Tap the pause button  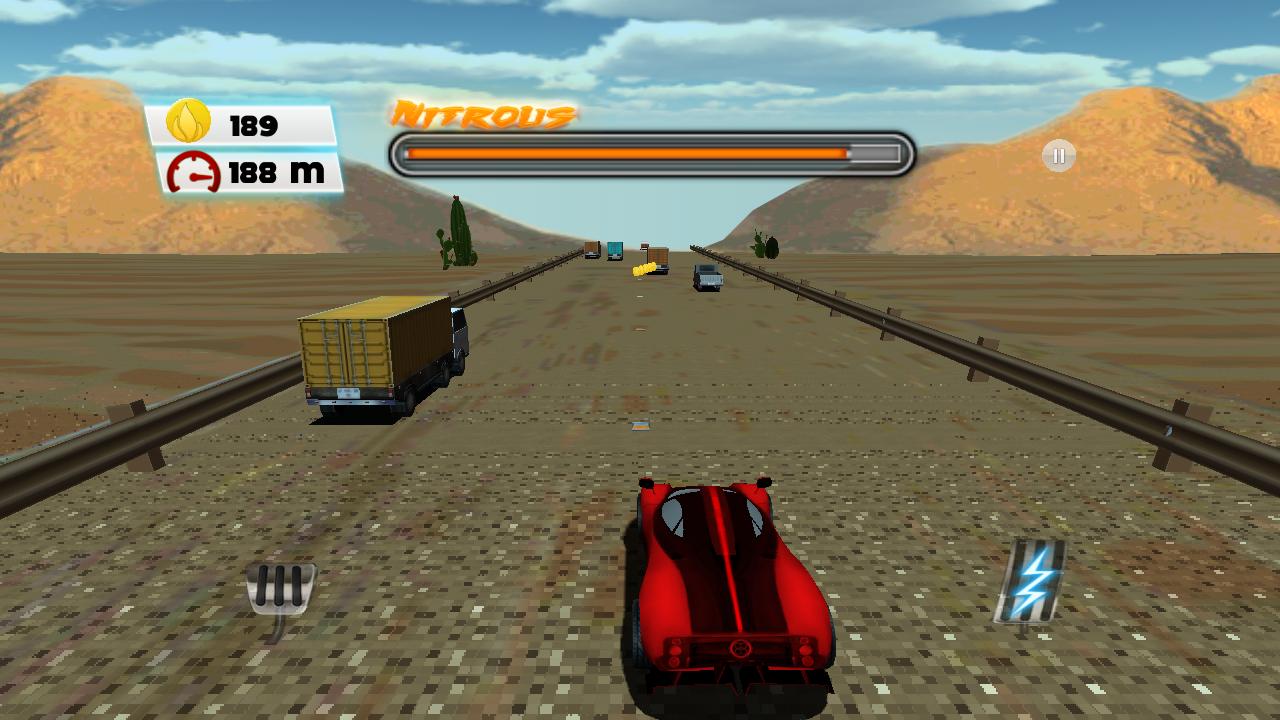1057,155
